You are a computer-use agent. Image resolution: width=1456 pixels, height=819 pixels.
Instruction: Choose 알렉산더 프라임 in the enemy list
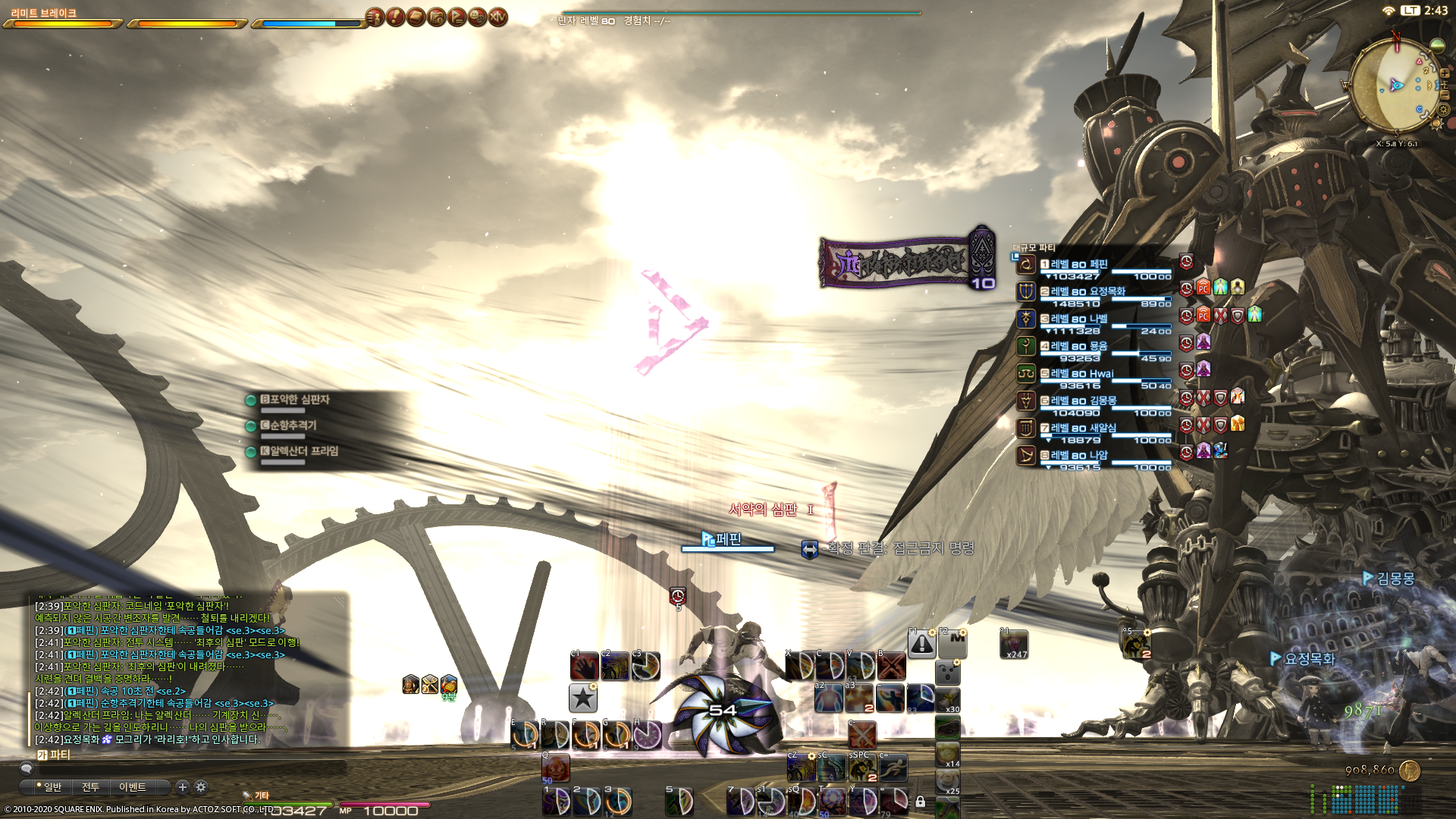pyautogui.click(x=299, y=451)
